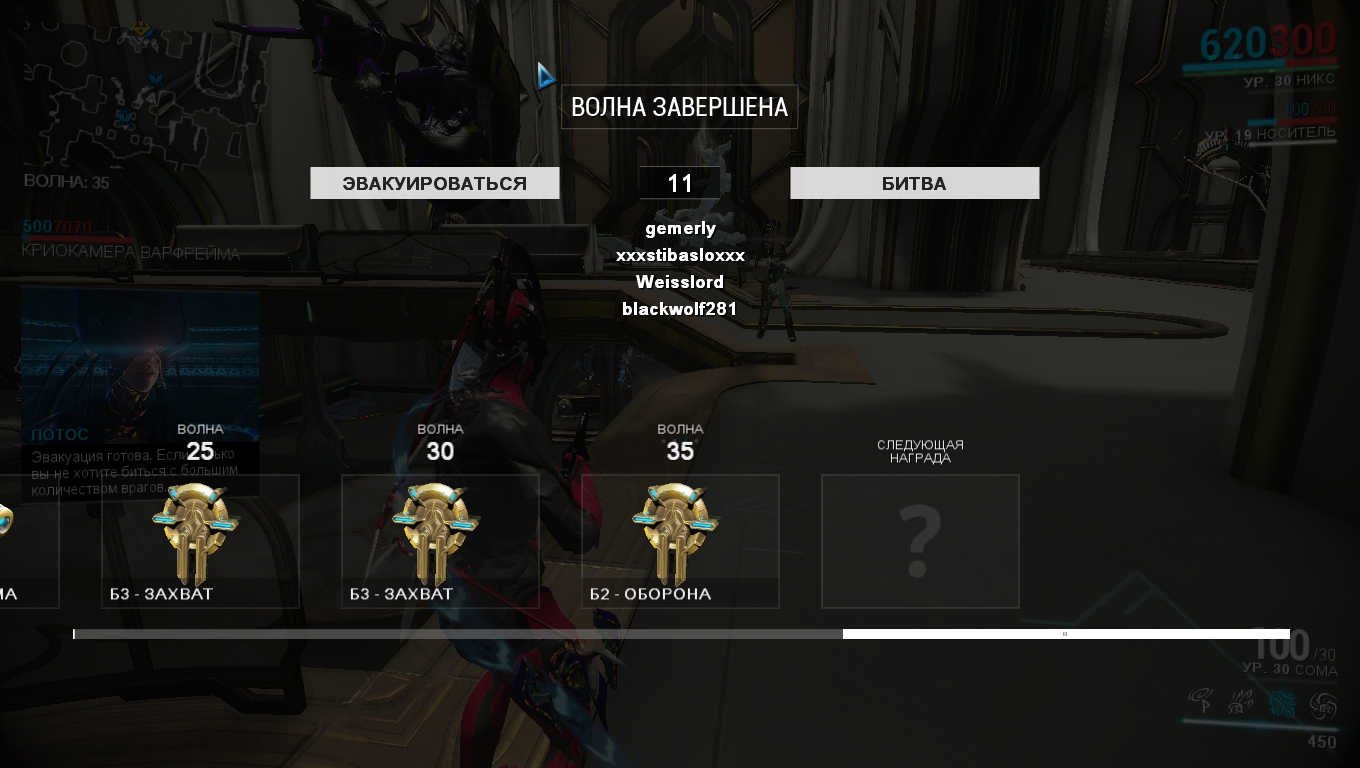Click squad member blackwolf281
This screenshot has height=768, width=1360.
(680, 309)
